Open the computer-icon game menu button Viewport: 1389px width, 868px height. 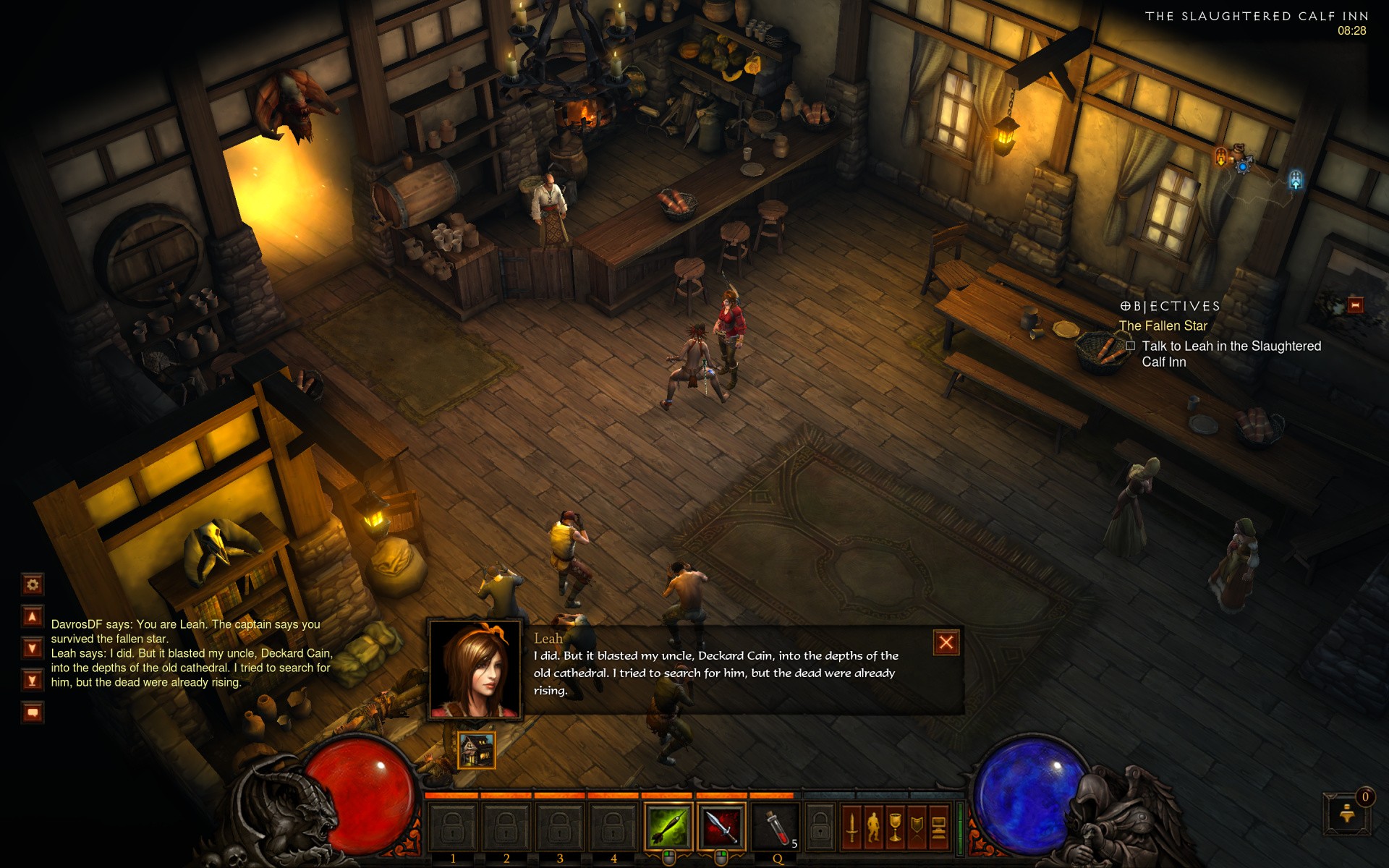tap(938, 827)
